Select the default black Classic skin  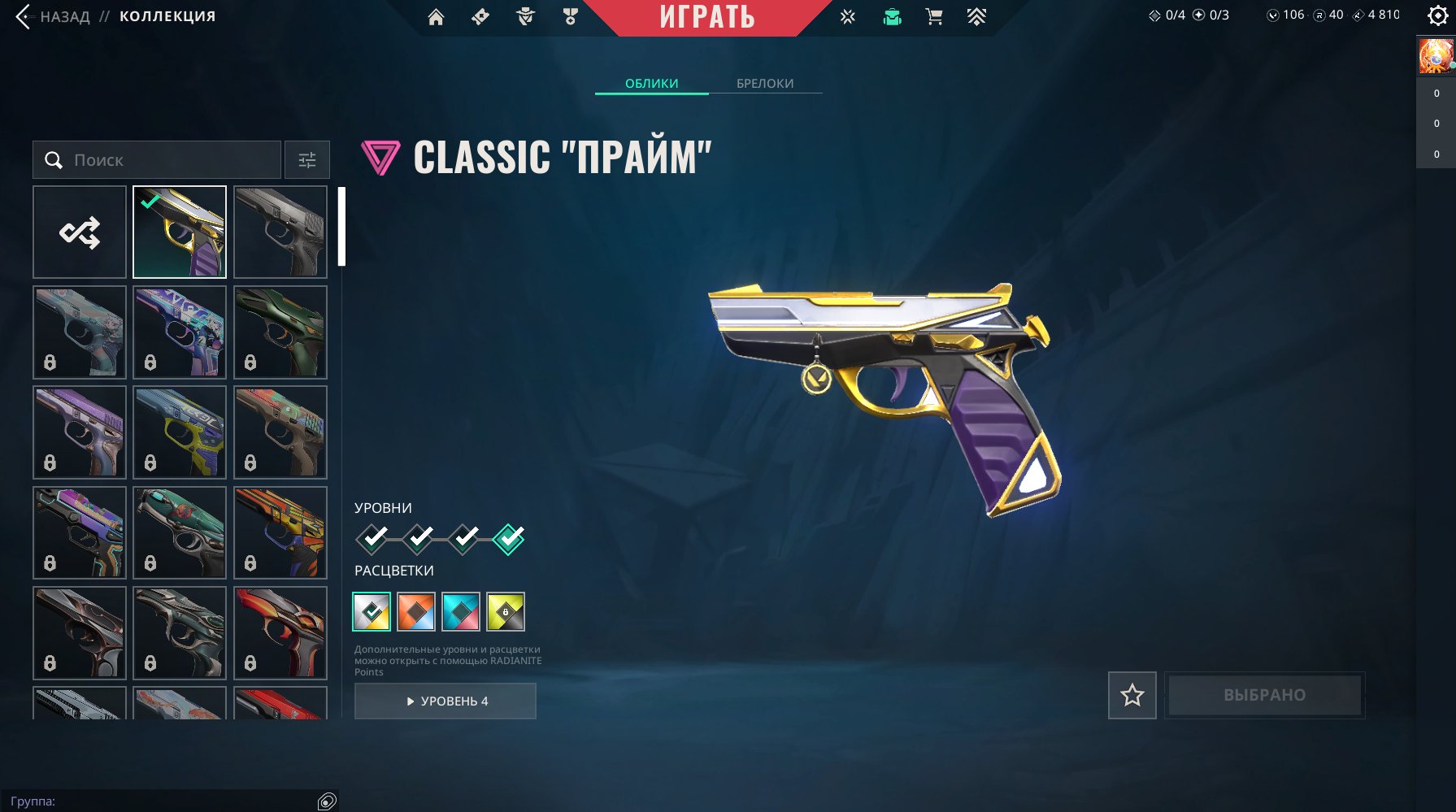pos(280,232)
